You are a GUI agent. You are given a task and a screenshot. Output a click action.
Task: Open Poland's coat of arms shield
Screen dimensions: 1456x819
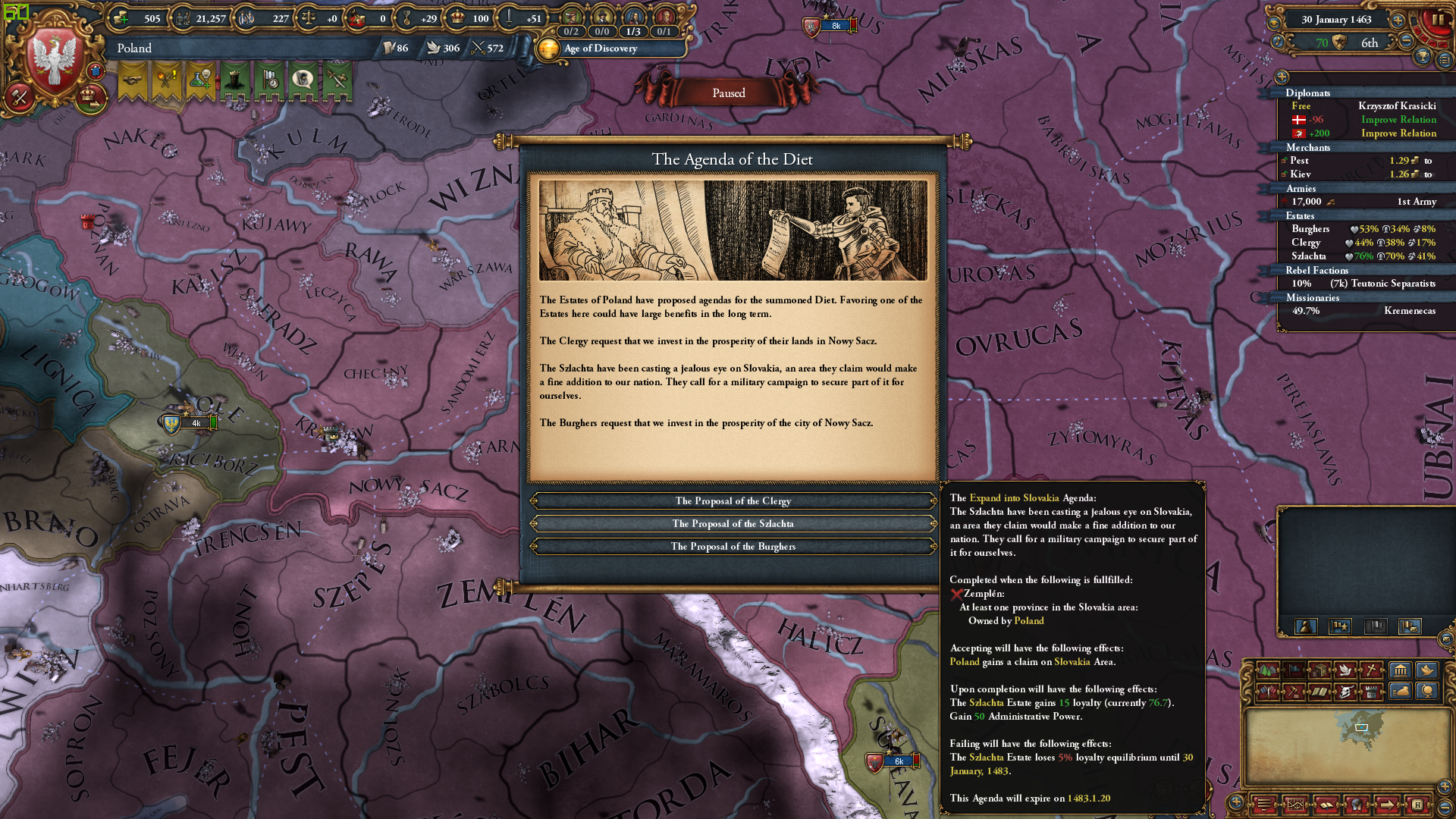53,57
